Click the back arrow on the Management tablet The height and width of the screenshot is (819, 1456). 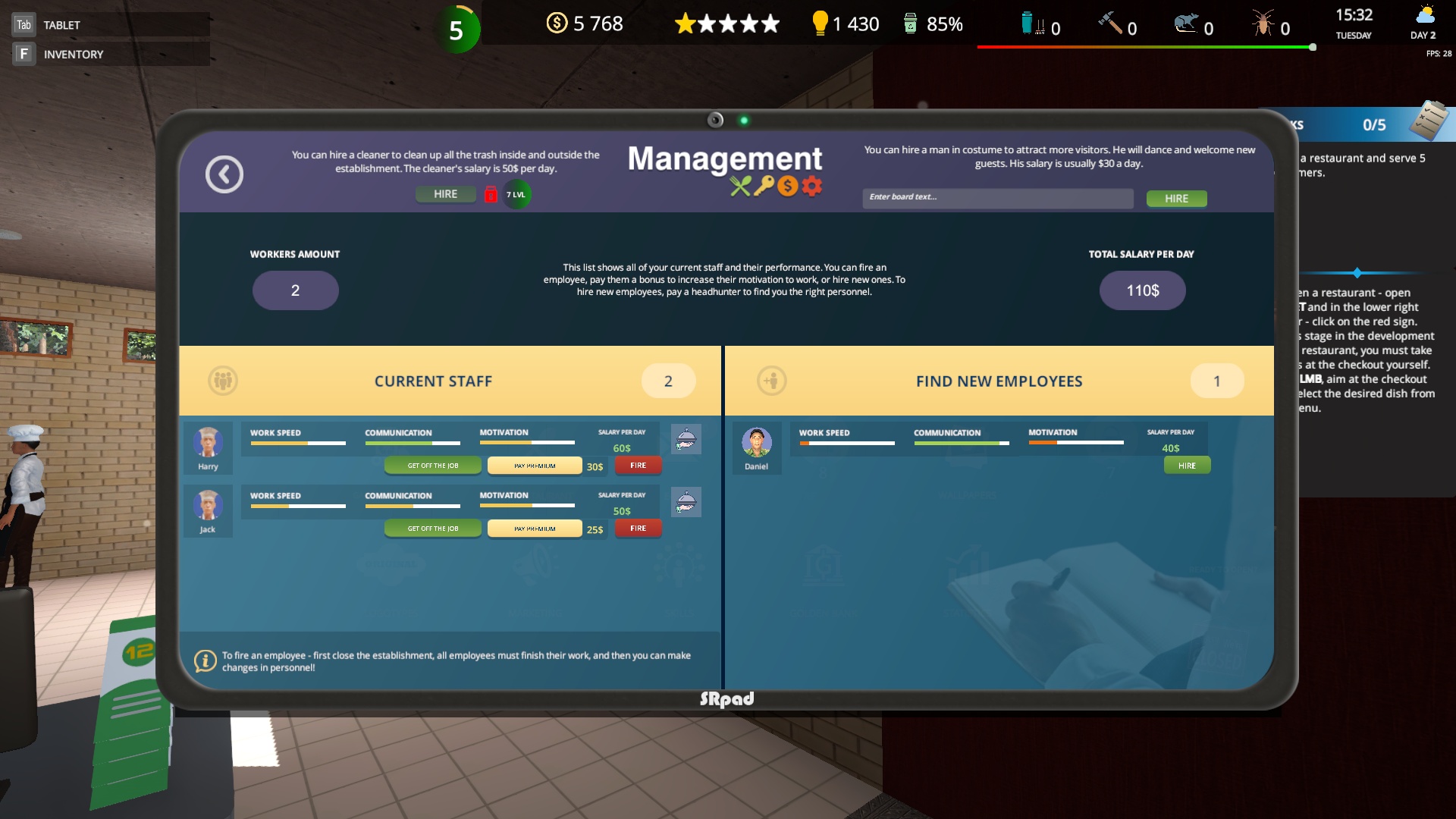pyautogui.click(x=224, y=174)
